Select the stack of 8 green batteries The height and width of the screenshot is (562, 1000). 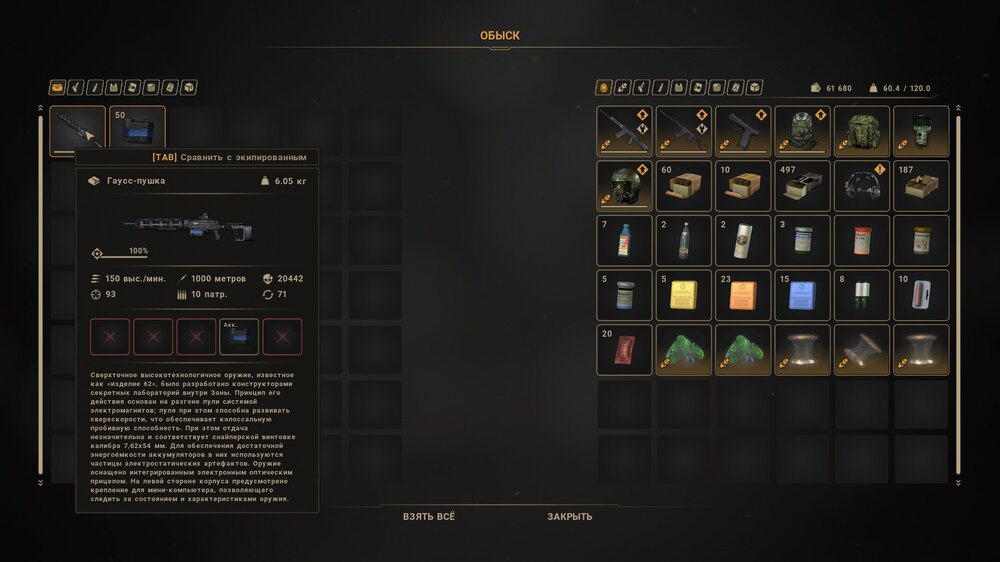click(x=862, y=295)
